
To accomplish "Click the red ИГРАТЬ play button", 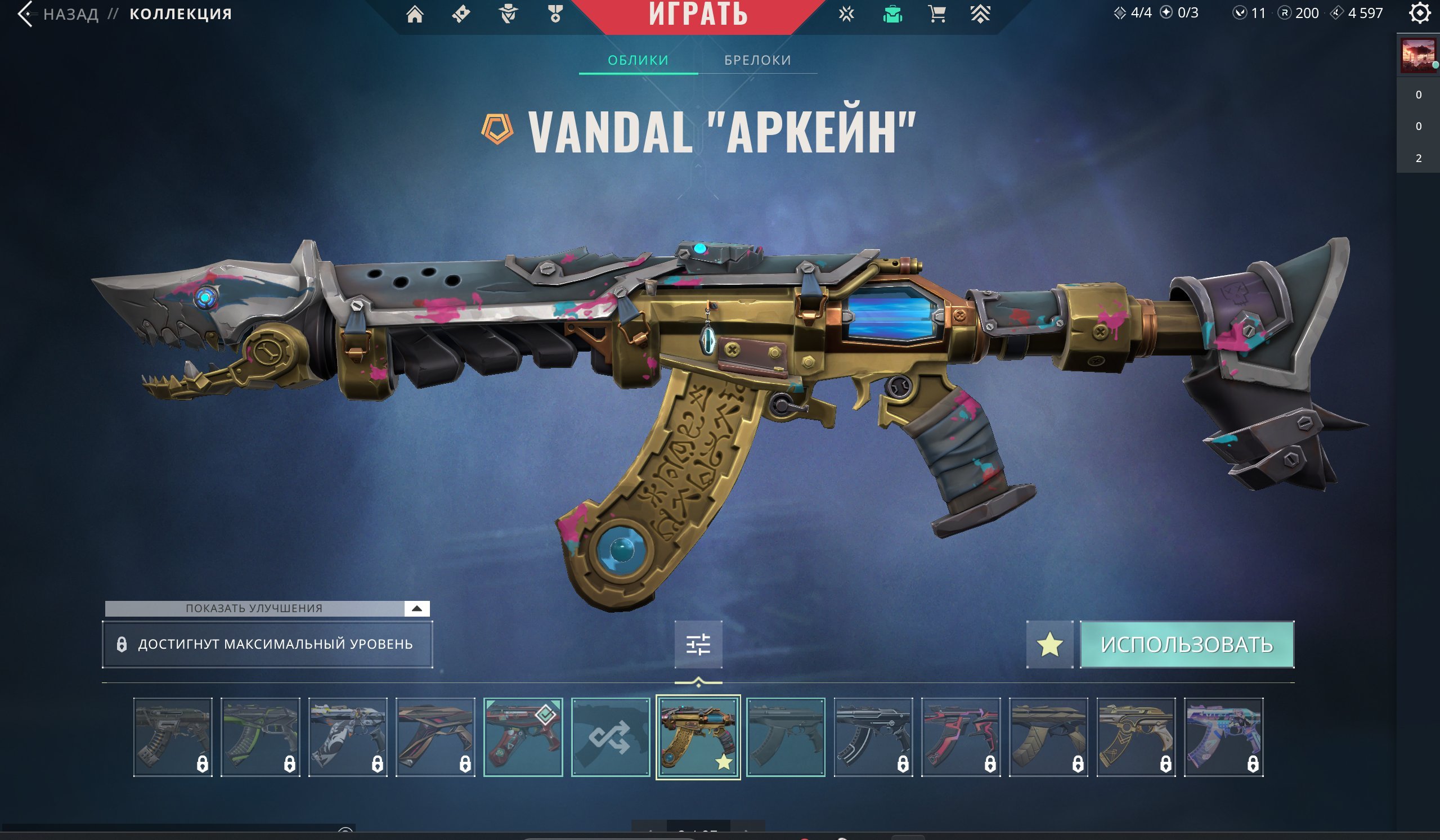I will (x=698, y=15).
